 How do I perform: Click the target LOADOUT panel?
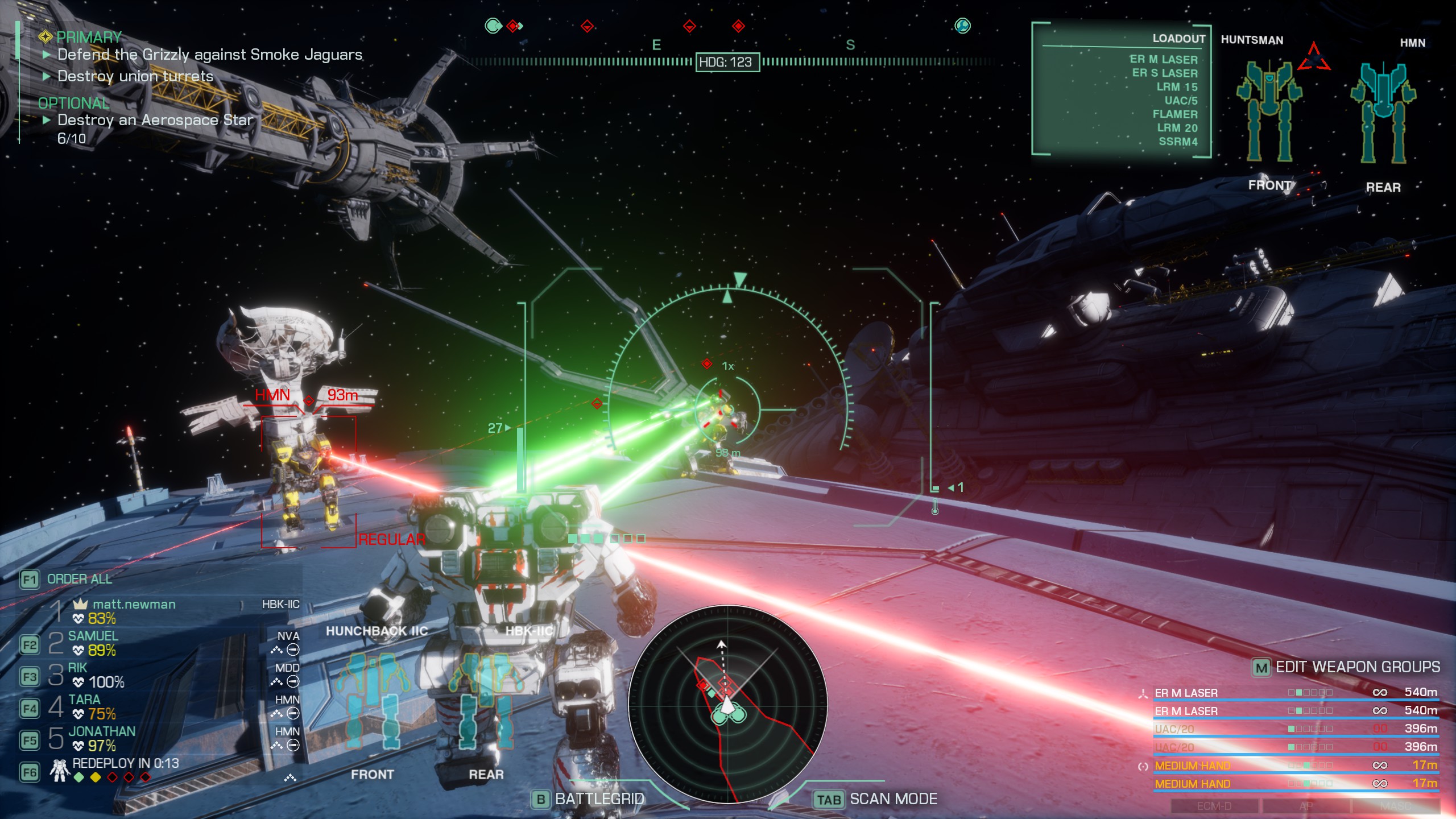1121,90
